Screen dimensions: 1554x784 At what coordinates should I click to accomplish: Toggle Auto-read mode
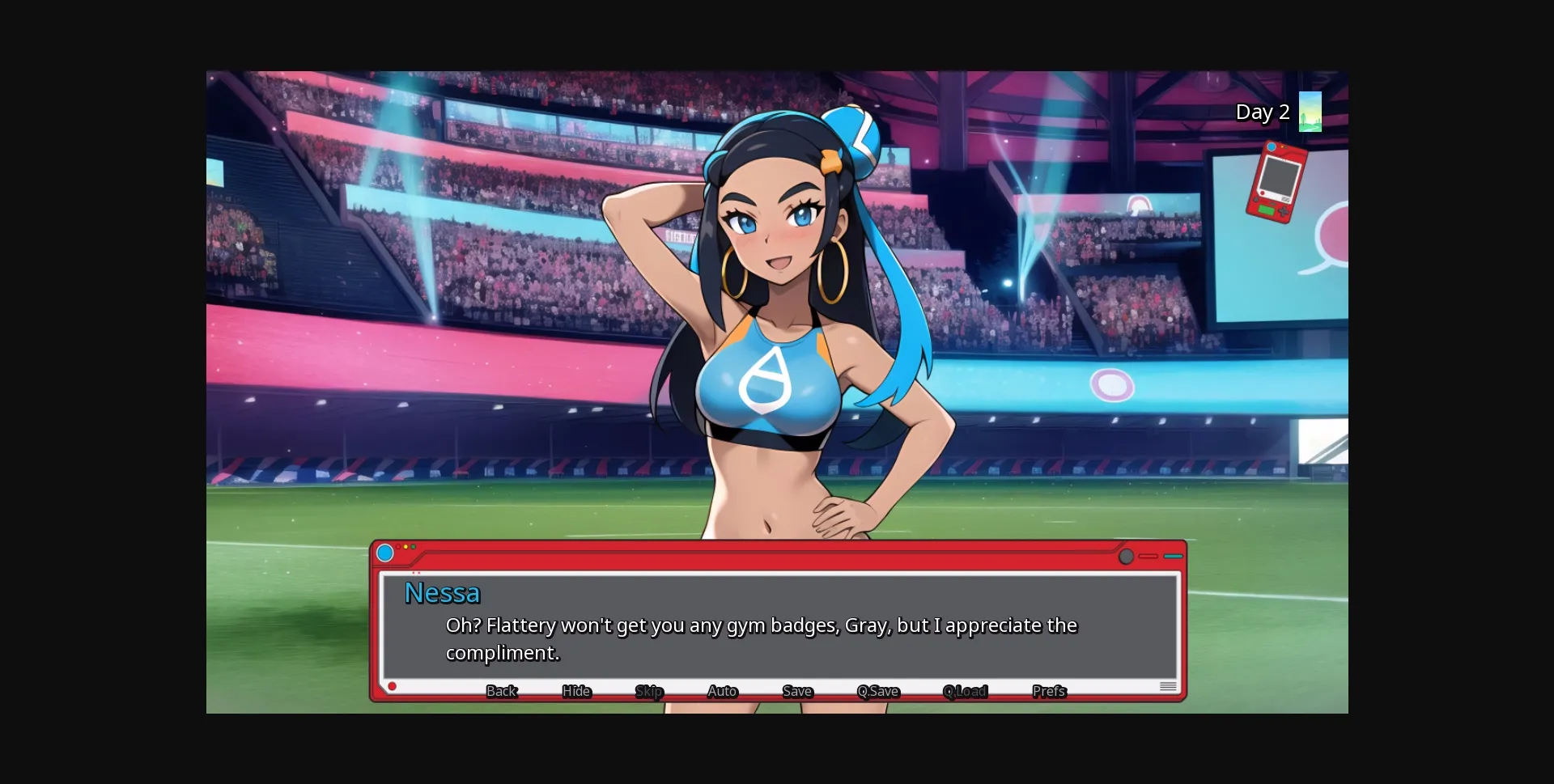coord(722,692)
